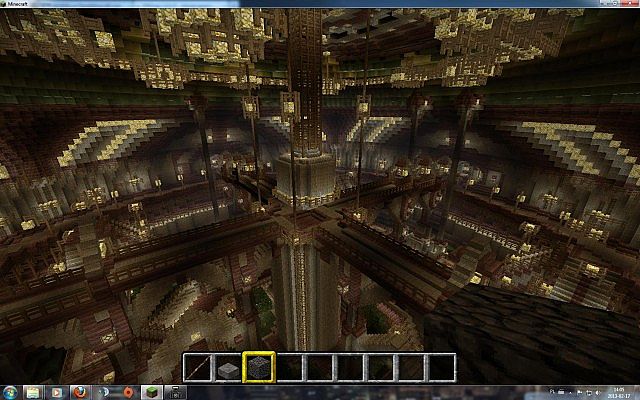The image size is (640, 400).
Task: Select the highlighted dark block hotbar slot
Action: point(259,366)
